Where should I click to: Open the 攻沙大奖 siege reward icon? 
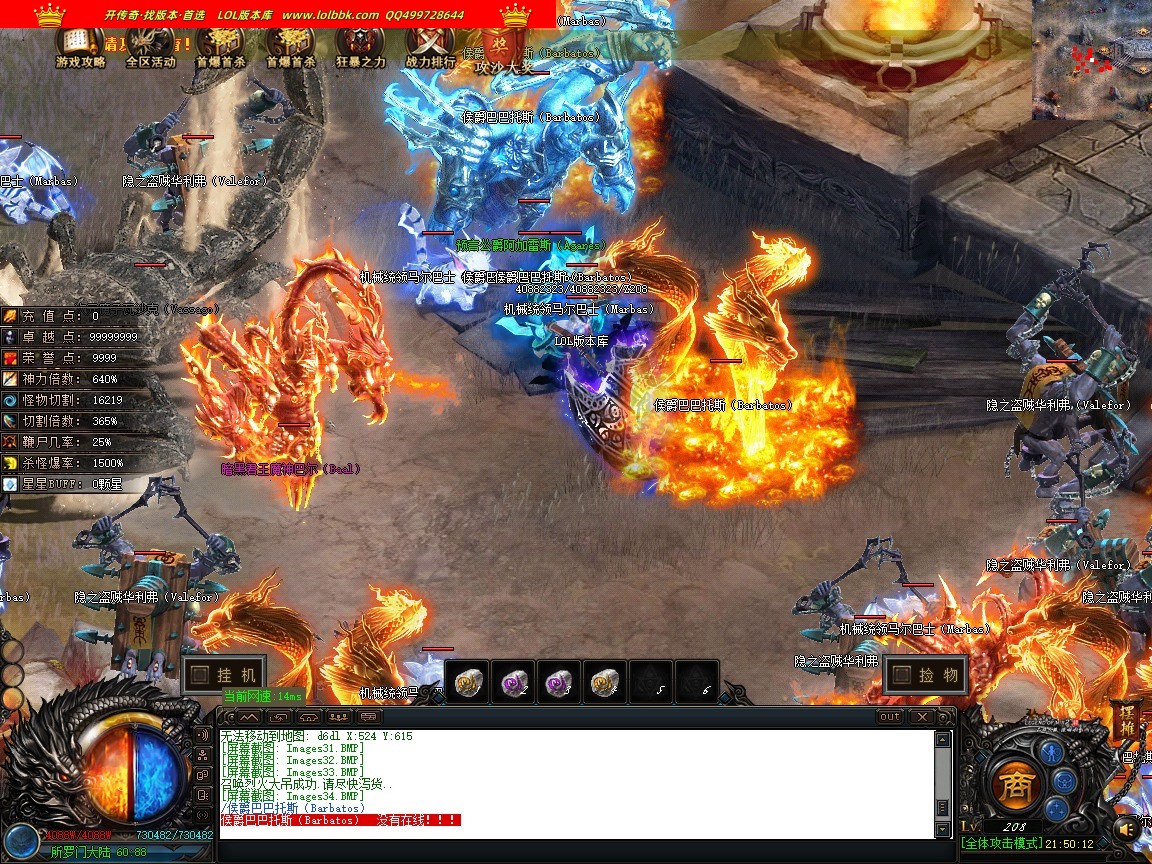[x=503, y=50]
